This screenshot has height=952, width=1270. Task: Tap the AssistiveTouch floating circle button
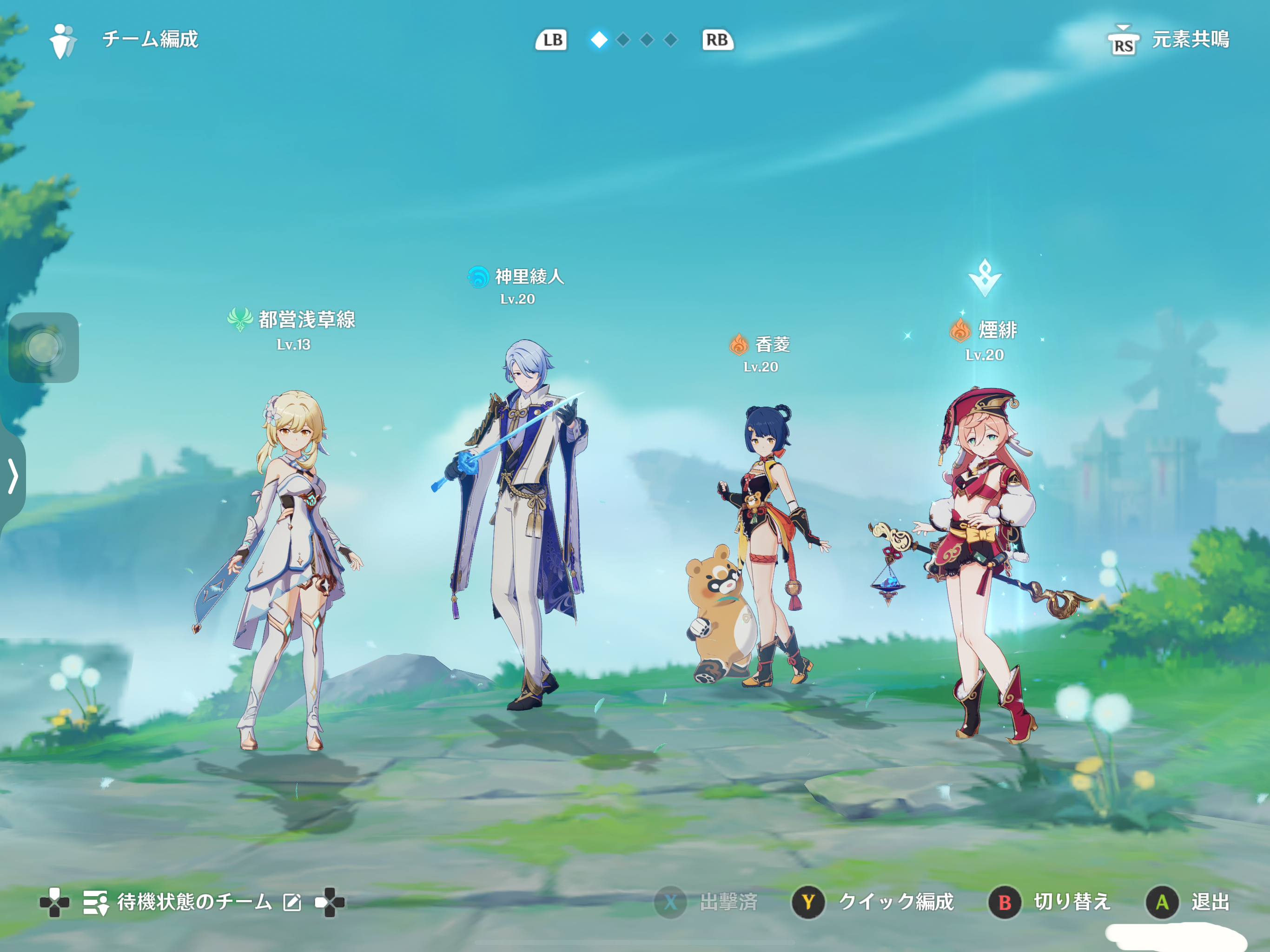click(x=44, y=347)
